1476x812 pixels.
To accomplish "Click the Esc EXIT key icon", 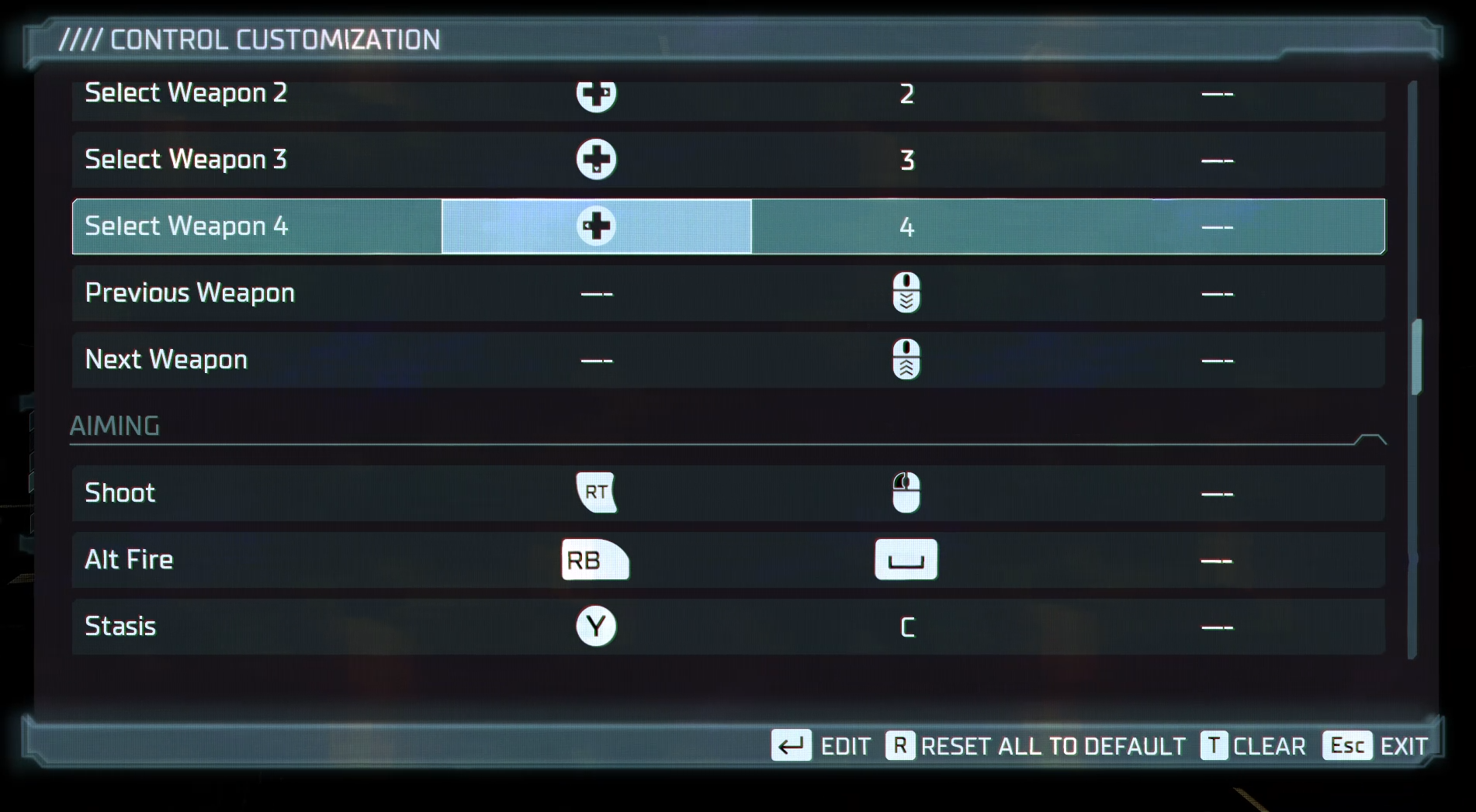I will point(1348,746).
